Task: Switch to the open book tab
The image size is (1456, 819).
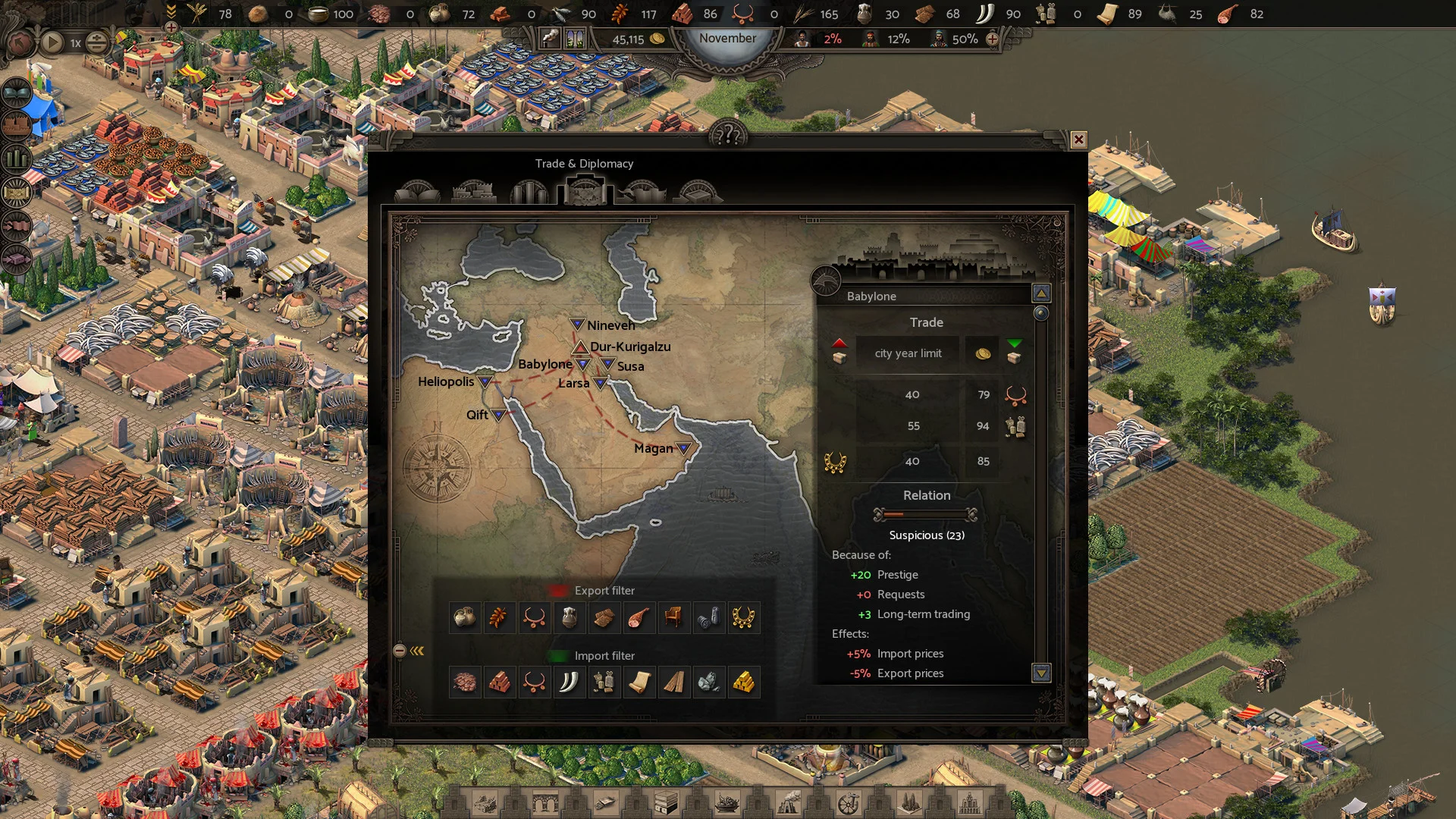Action: 417,193
